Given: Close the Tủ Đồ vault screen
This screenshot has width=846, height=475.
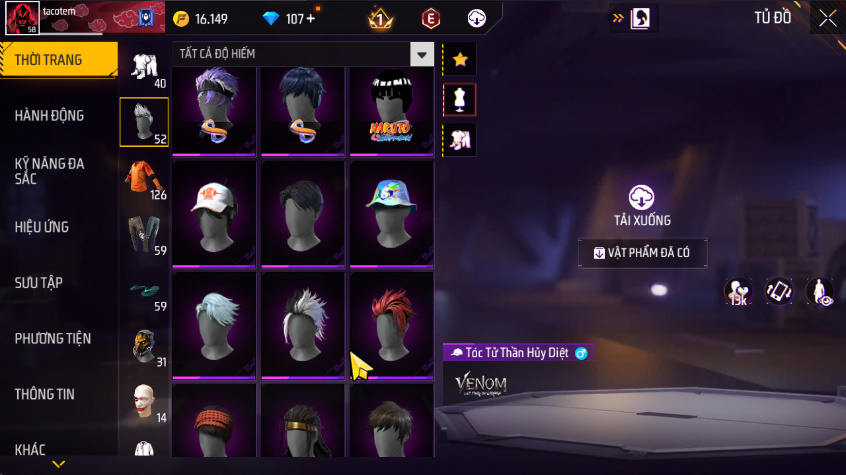Looking at the screenshot, I should click(x=827, y=18).
